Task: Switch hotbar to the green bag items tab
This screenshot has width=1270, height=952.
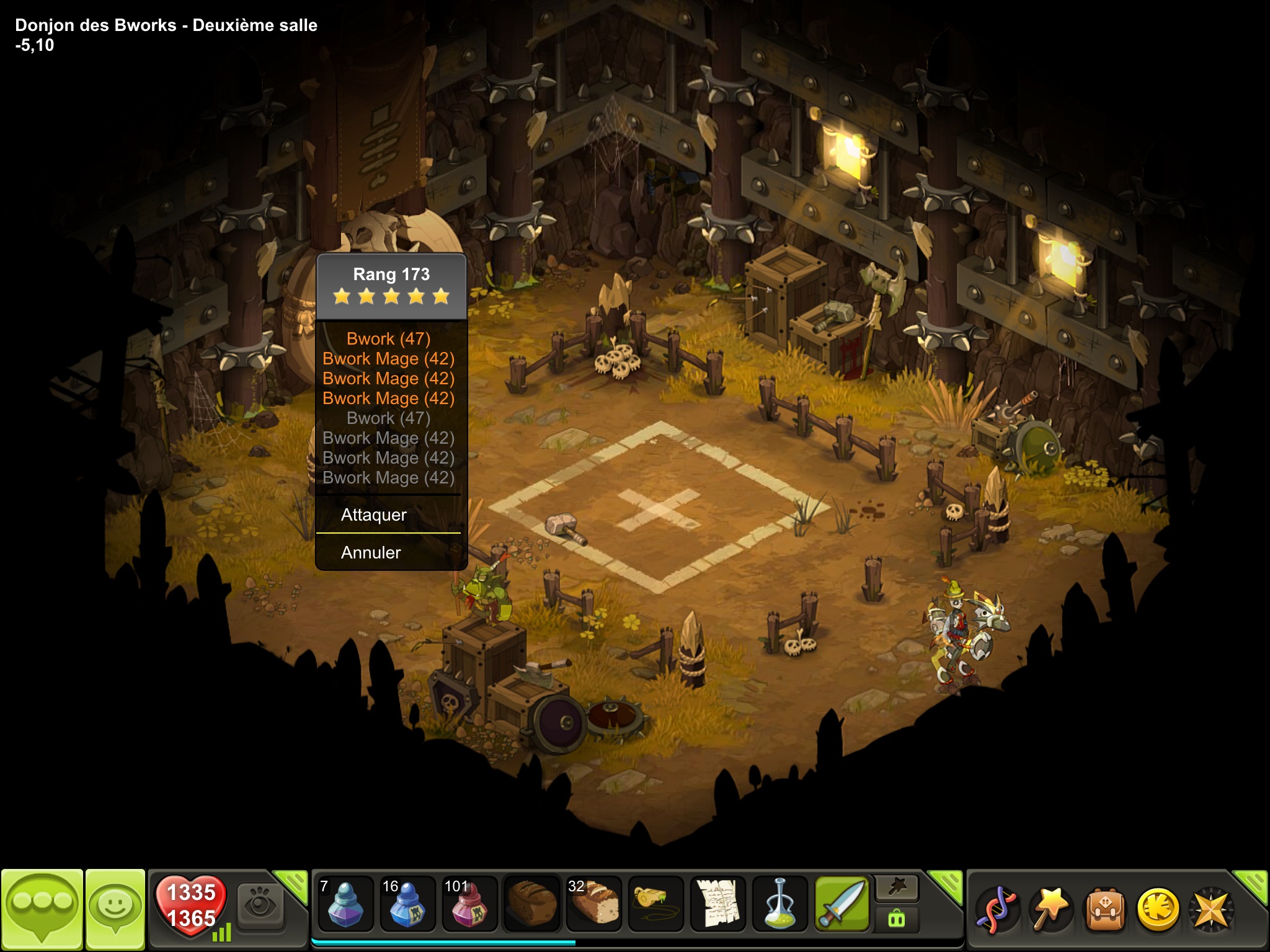Action: point(897,919)
